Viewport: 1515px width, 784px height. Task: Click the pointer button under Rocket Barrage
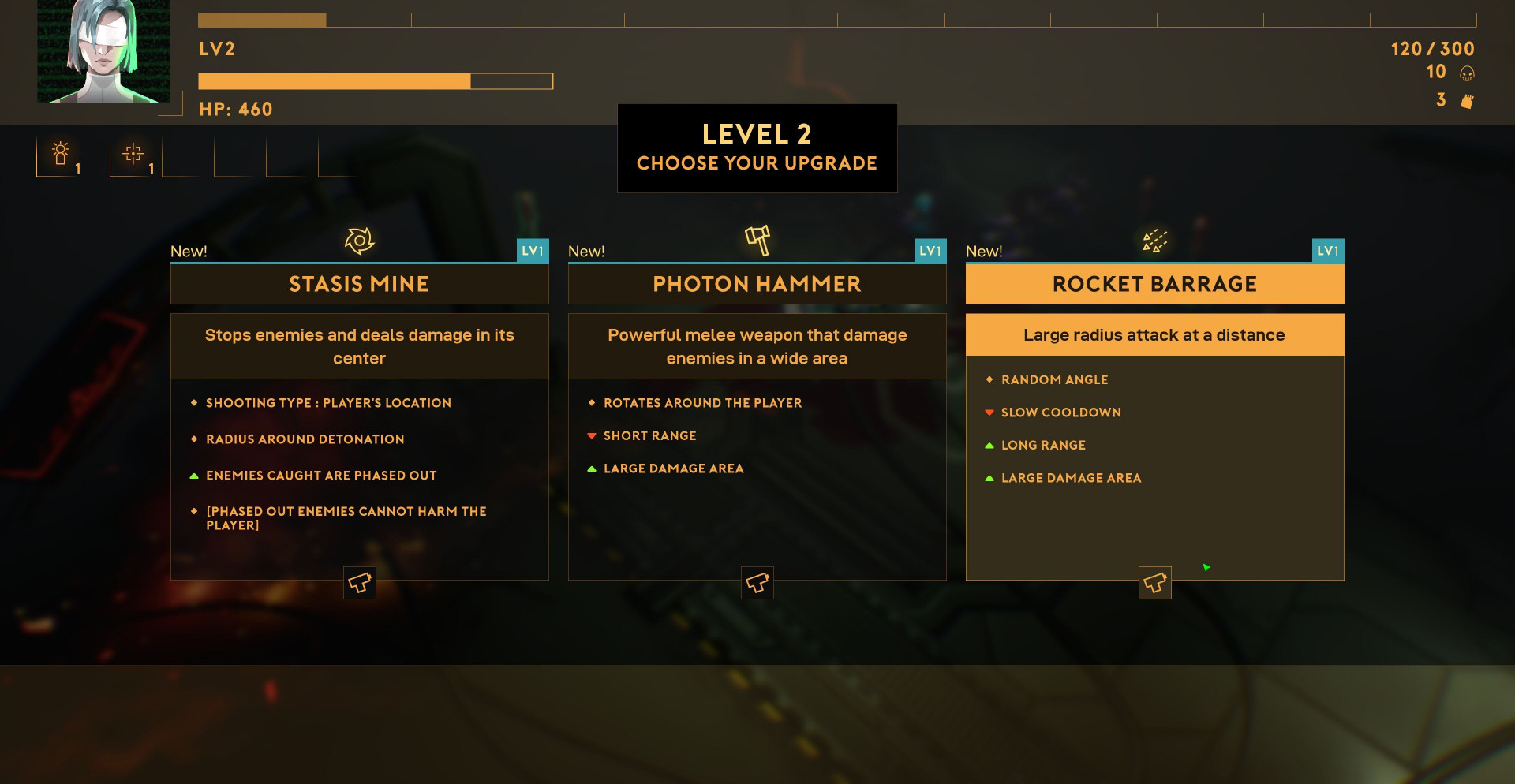[x=1154, y=583]
